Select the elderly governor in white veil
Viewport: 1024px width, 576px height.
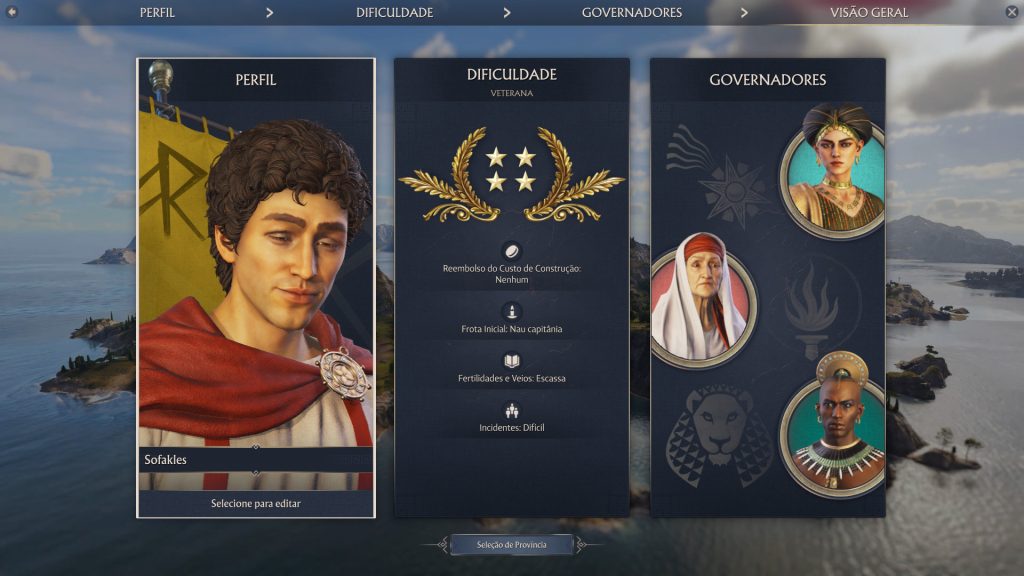(702, 302)
